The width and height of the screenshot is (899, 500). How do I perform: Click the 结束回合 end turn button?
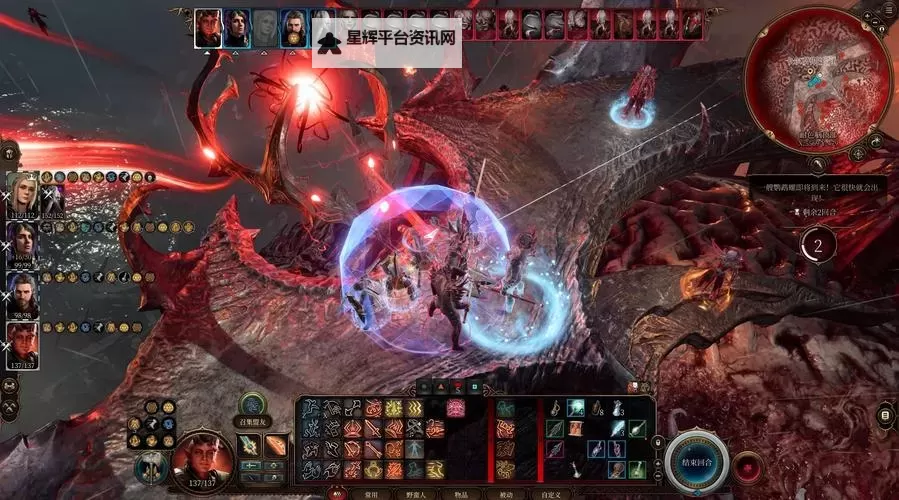pyautogui.click(x=696, y=462)
